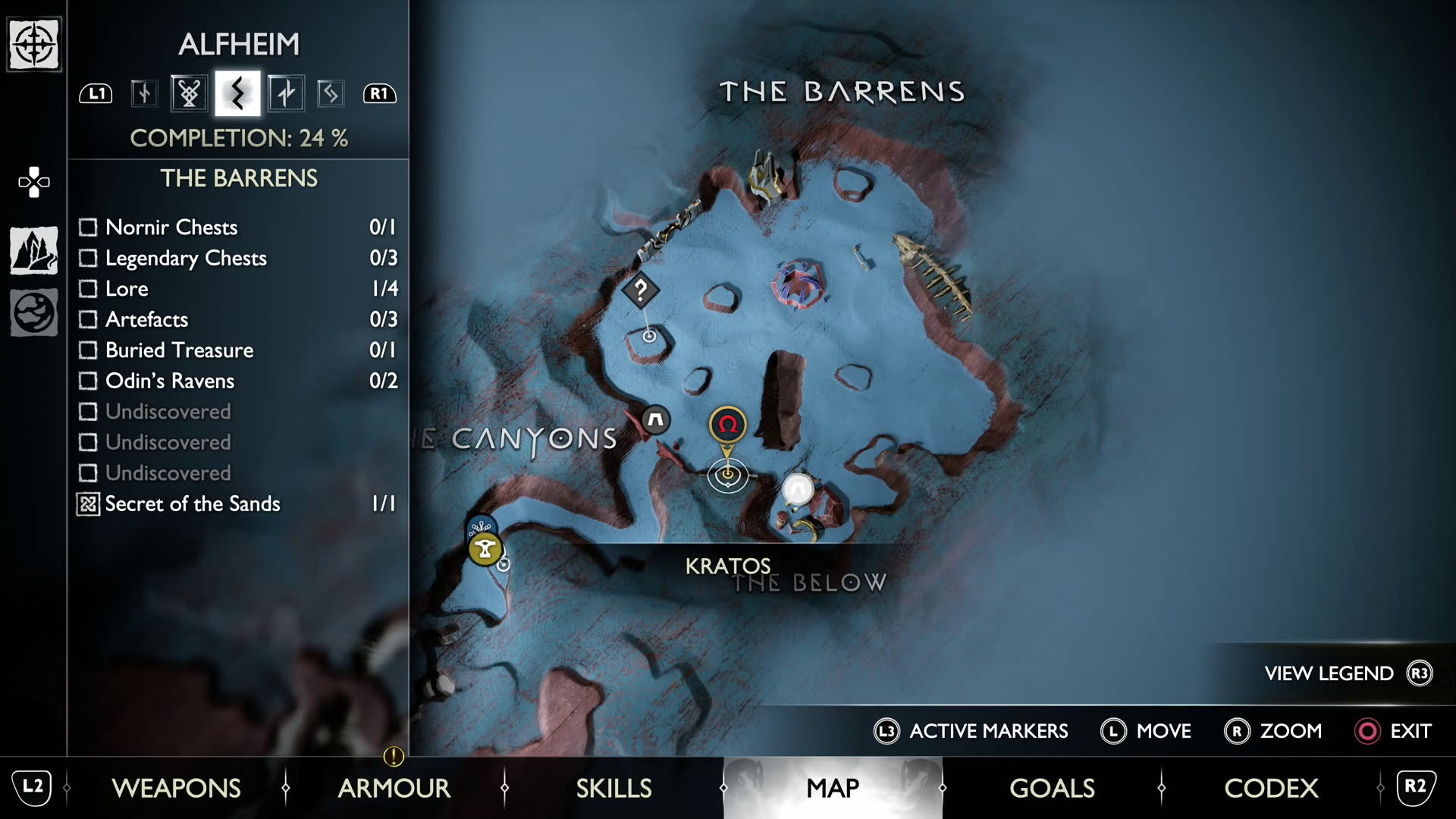This screenshot has height=819, width=1456.
Task: Select the leftmost realm rune next to L1
Action: 144,93
